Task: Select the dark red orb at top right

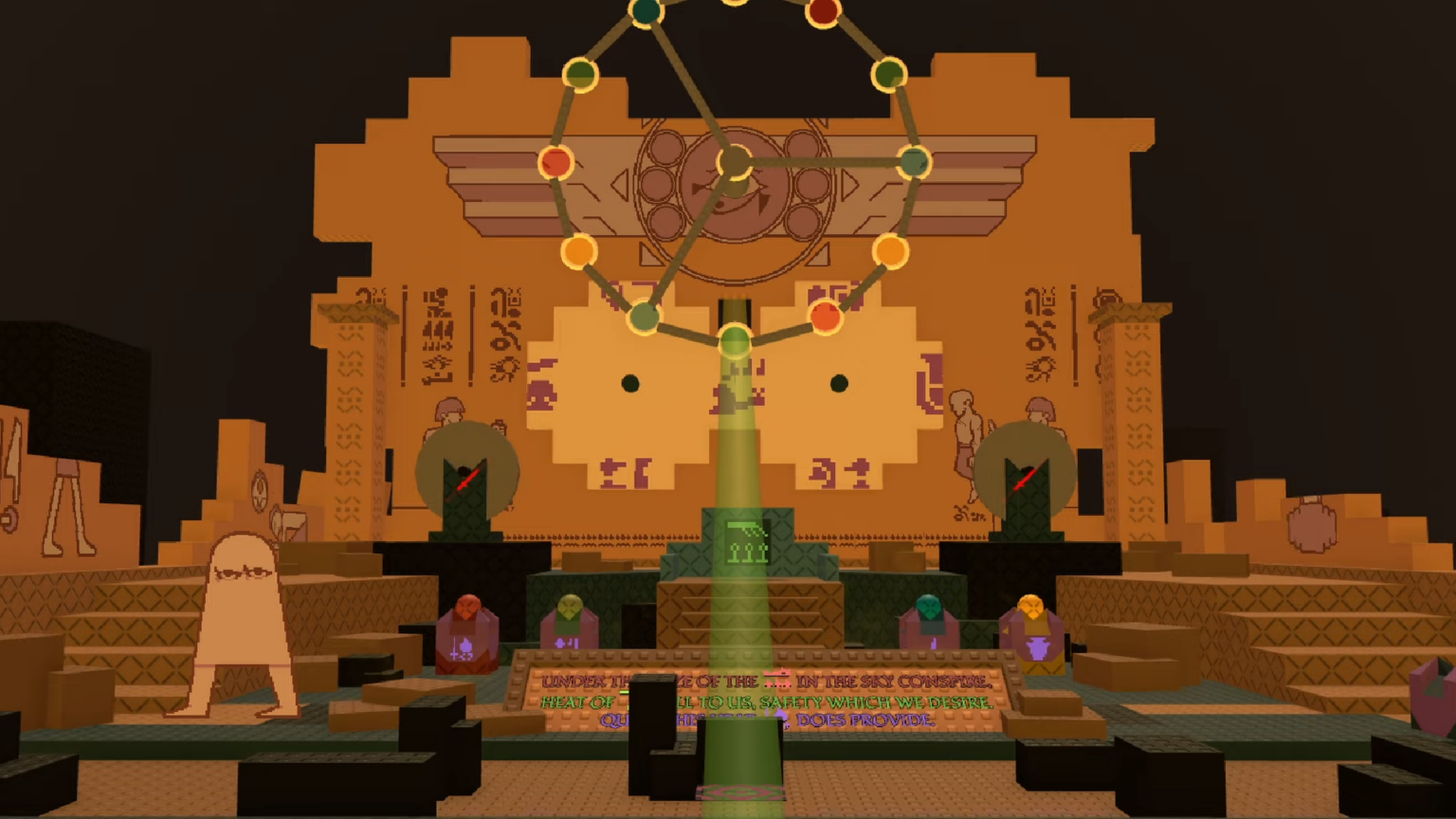Action: [x=823, y=11]
